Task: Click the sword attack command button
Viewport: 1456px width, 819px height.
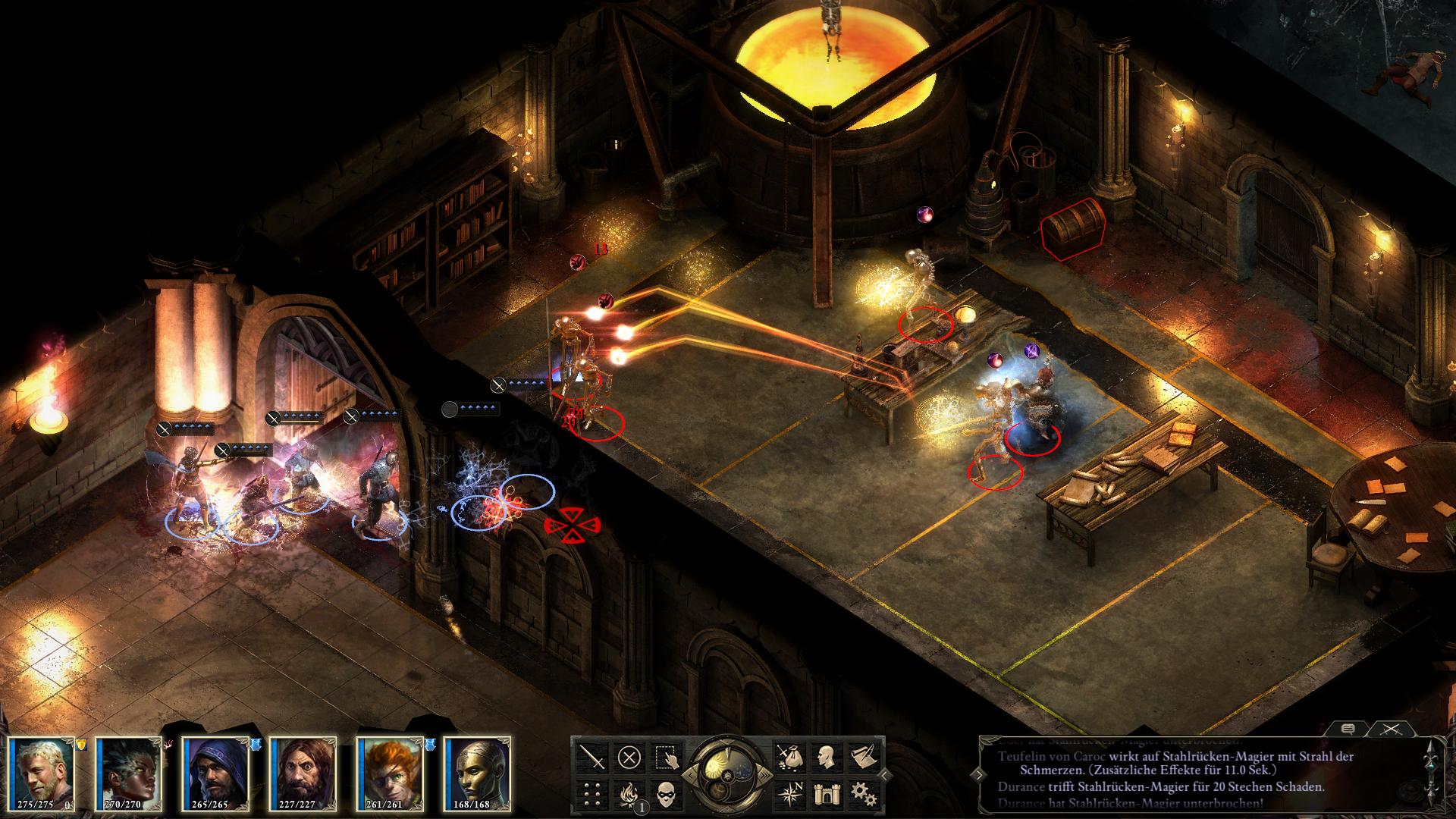Action: pyautogui.click(x=591, y=757)
